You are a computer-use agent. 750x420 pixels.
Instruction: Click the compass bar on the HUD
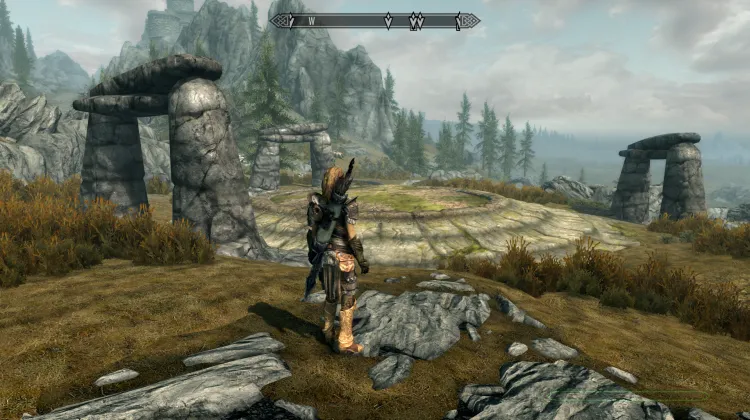pyautogui.click(x=375, y=20)
